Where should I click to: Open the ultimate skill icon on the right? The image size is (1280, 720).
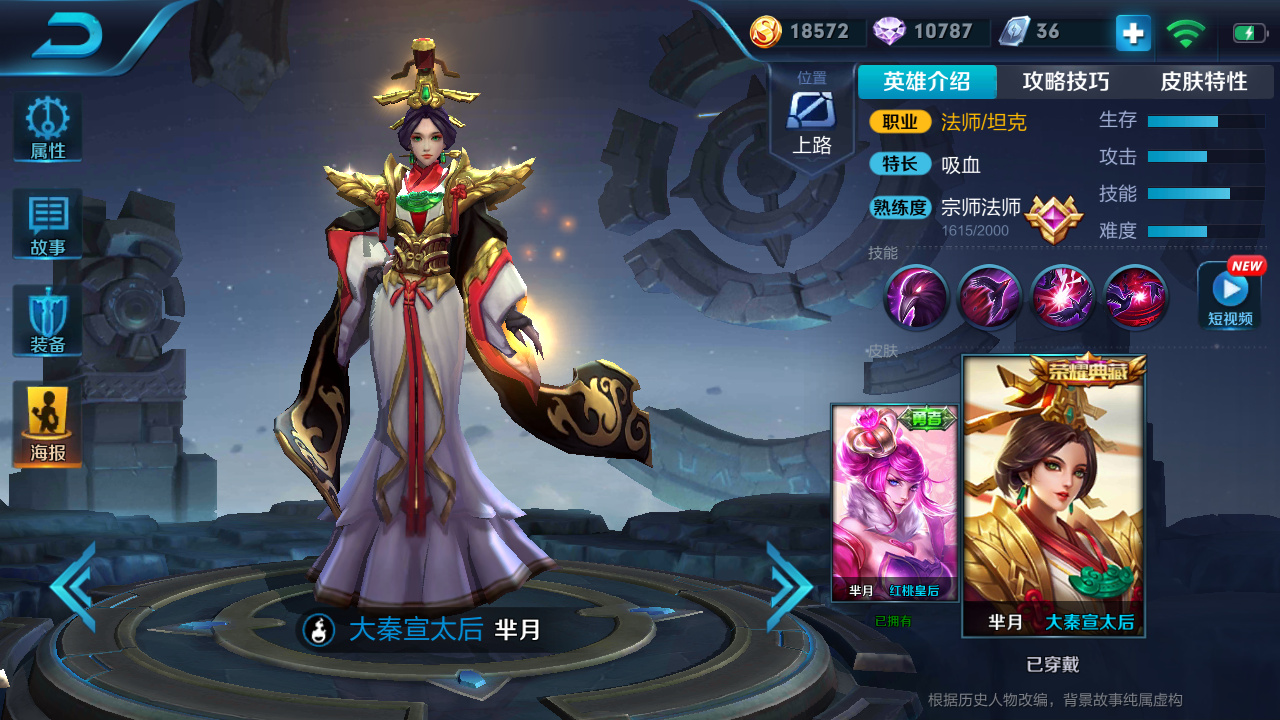[x=1134, y=297]
